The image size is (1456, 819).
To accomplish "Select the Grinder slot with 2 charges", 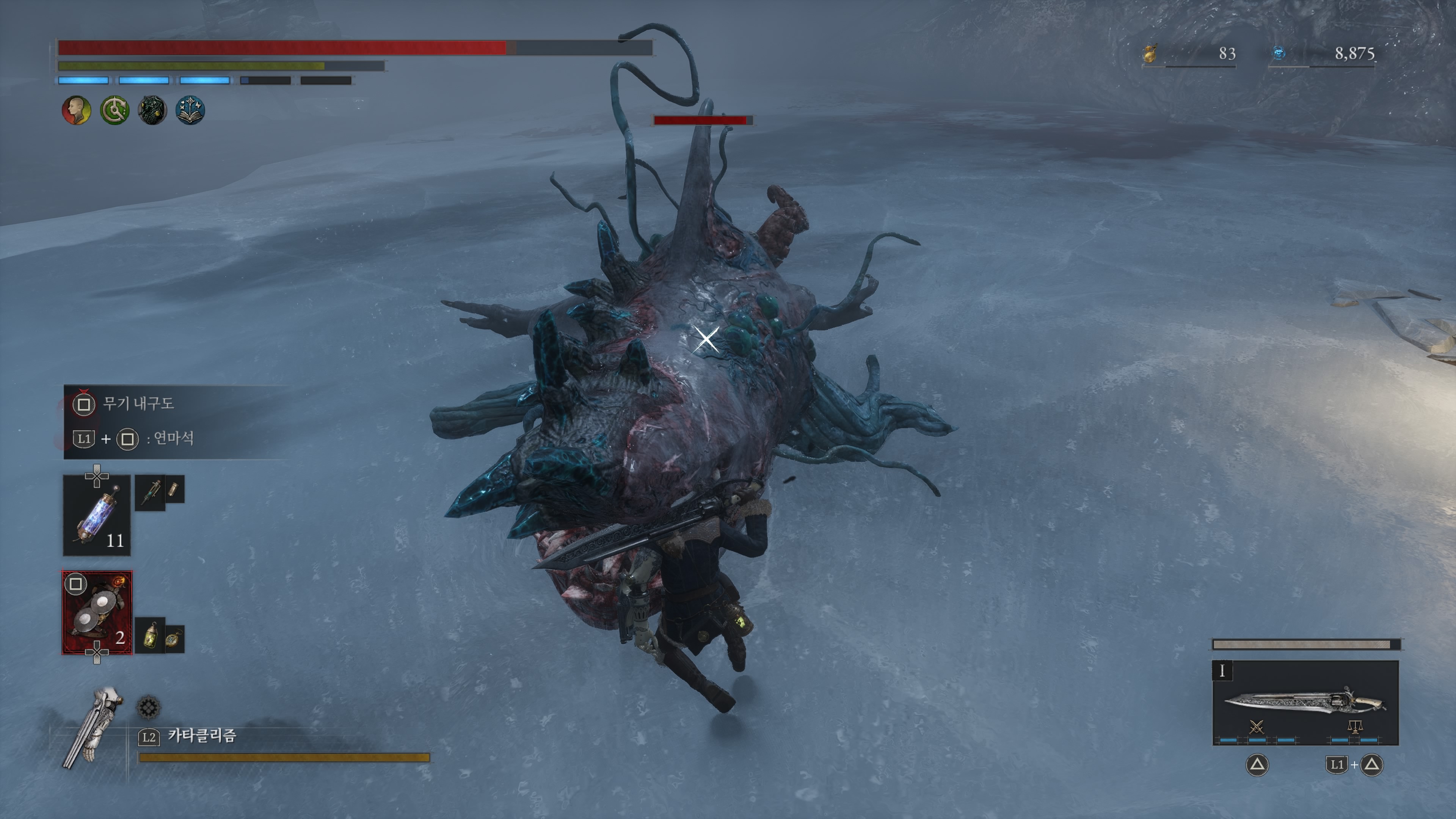I will click(x=97, y=613).
